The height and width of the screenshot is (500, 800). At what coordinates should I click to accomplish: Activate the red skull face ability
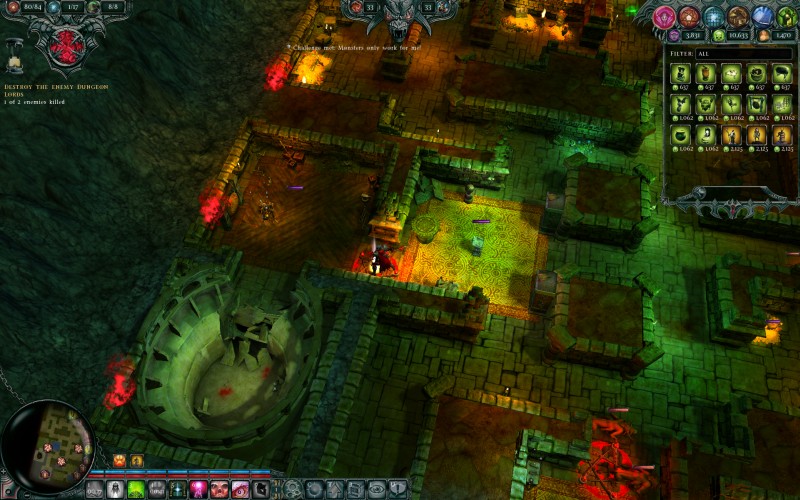click(x=220, y=489)
